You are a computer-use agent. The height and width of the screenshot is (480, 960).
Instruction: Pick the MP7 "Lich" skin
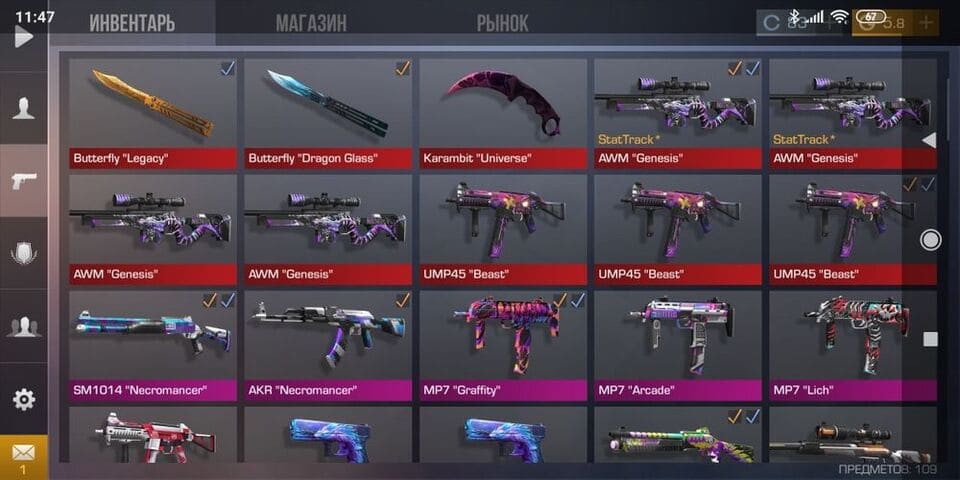tap(853, 344)
